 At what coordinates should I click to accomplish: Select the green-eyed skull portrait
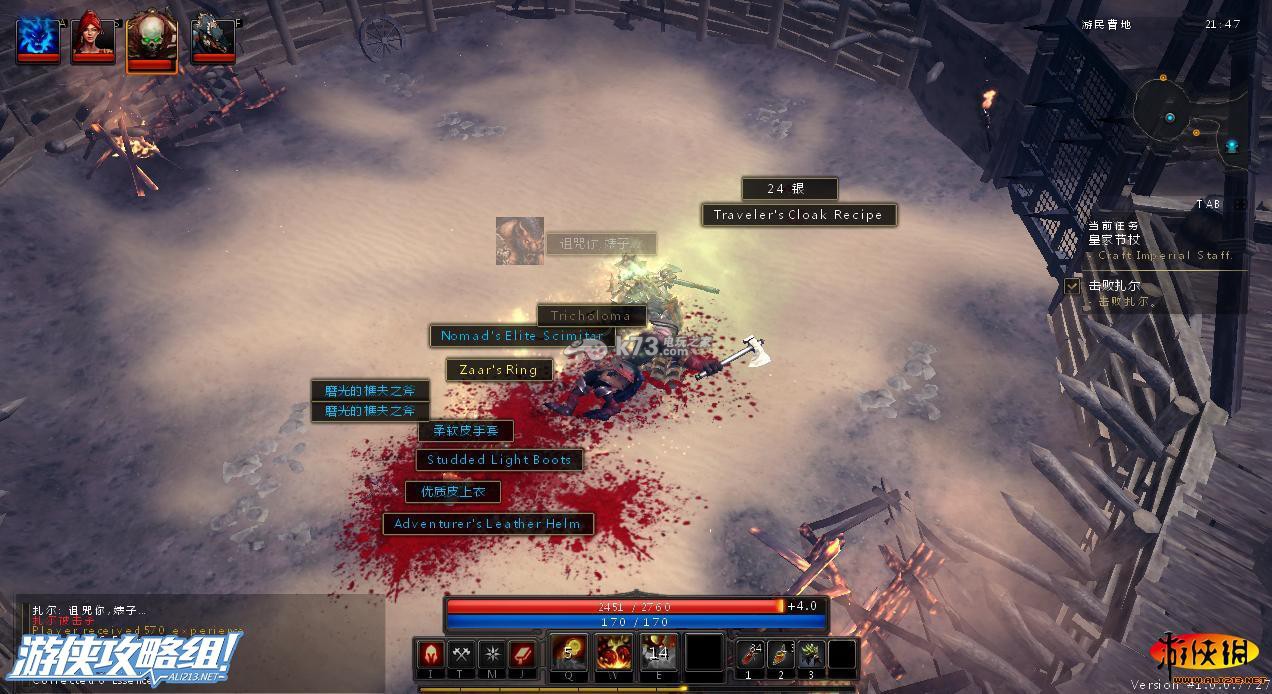pyautogui.click(x=152, y=40)
